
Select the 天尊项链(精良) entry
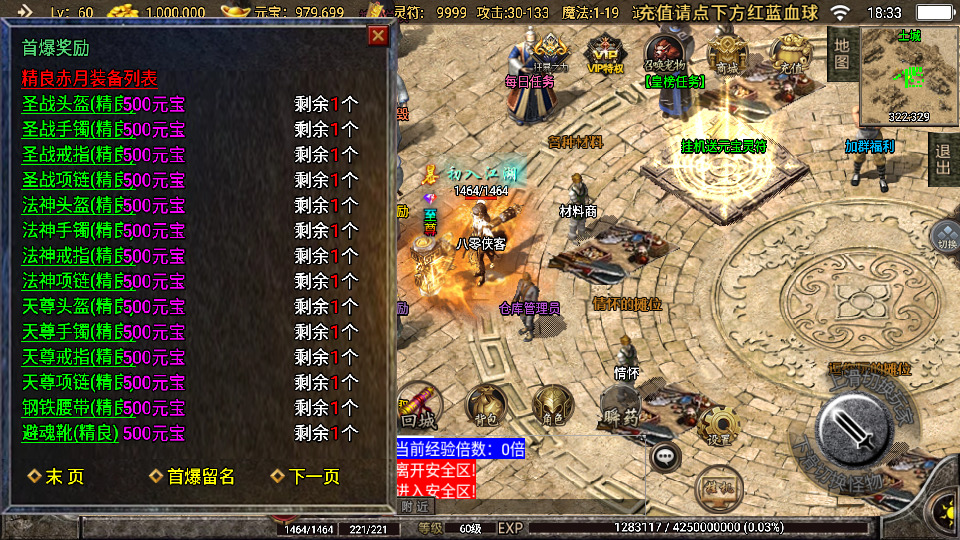point(75,382)
